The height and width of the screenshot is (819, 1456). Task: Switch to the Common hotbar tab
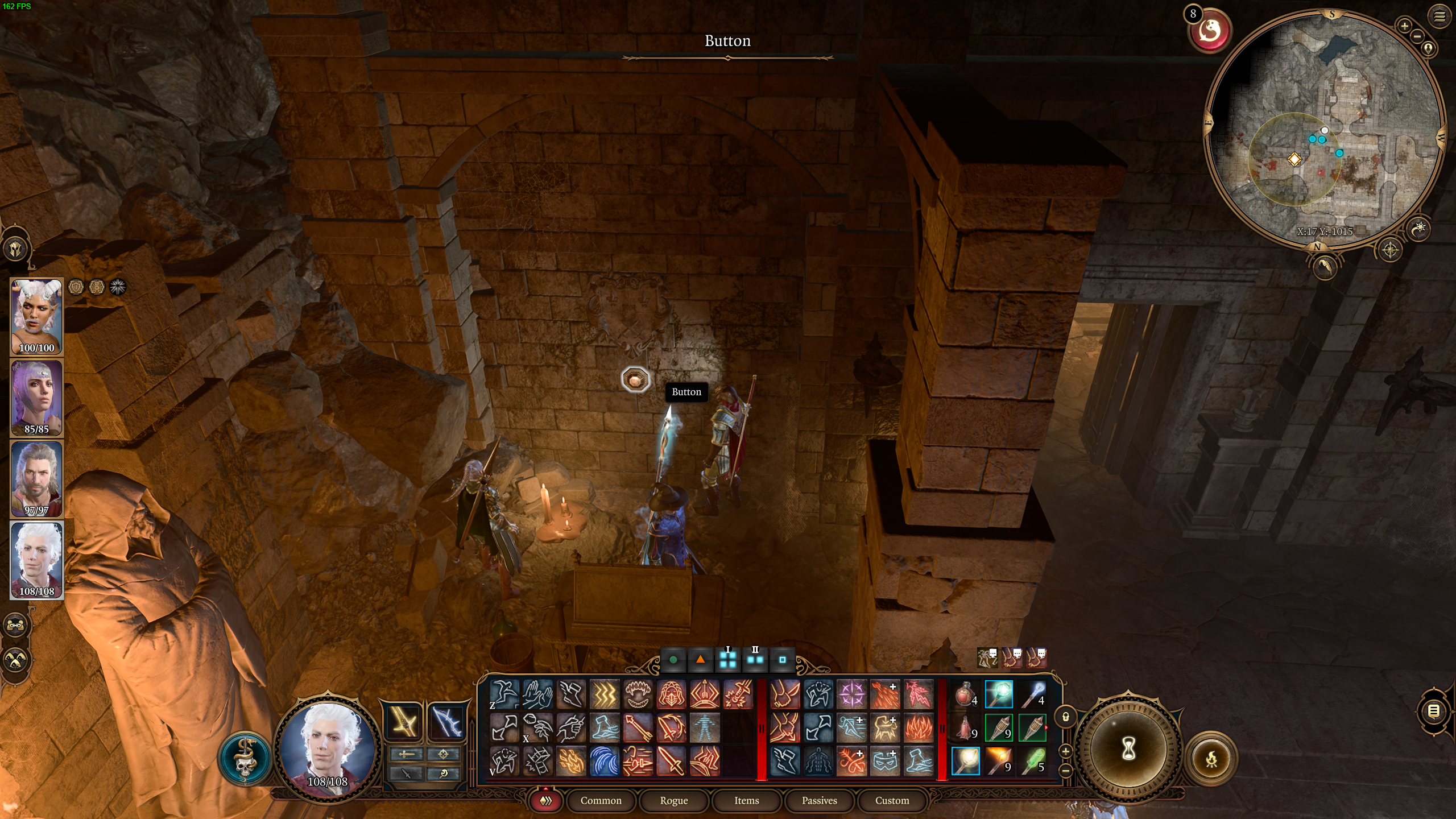pos(601,801)
